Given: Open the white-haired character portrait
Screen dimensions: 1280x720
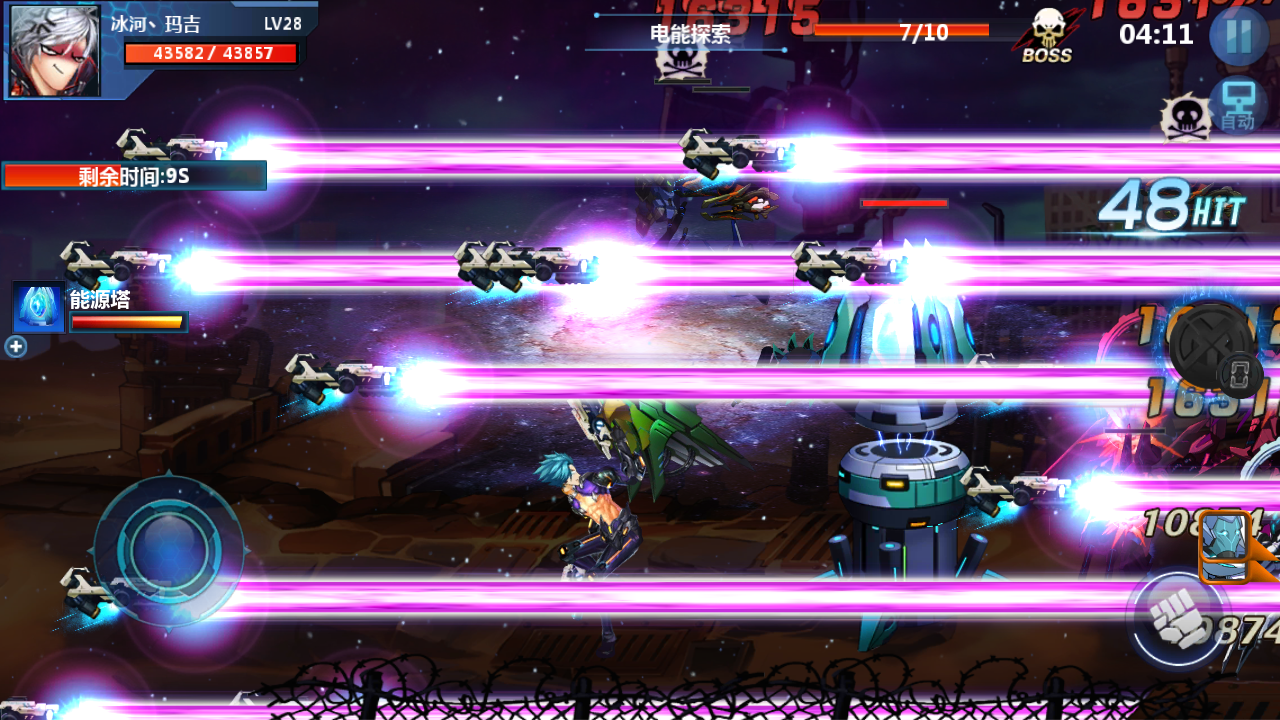Looking at the screenshot, I should pyautogui.click(x=55, y=50).
